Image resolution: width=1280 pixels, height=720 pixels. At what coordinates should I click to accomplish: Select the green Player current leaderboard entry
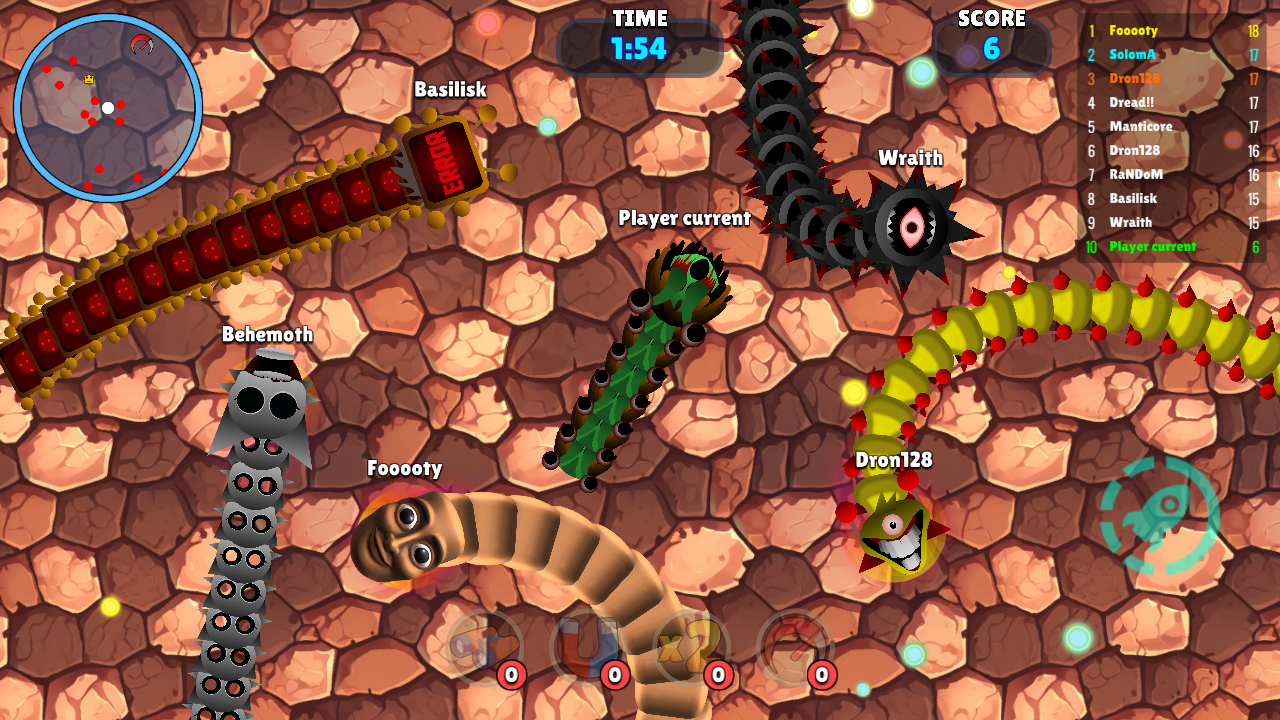1150,246
